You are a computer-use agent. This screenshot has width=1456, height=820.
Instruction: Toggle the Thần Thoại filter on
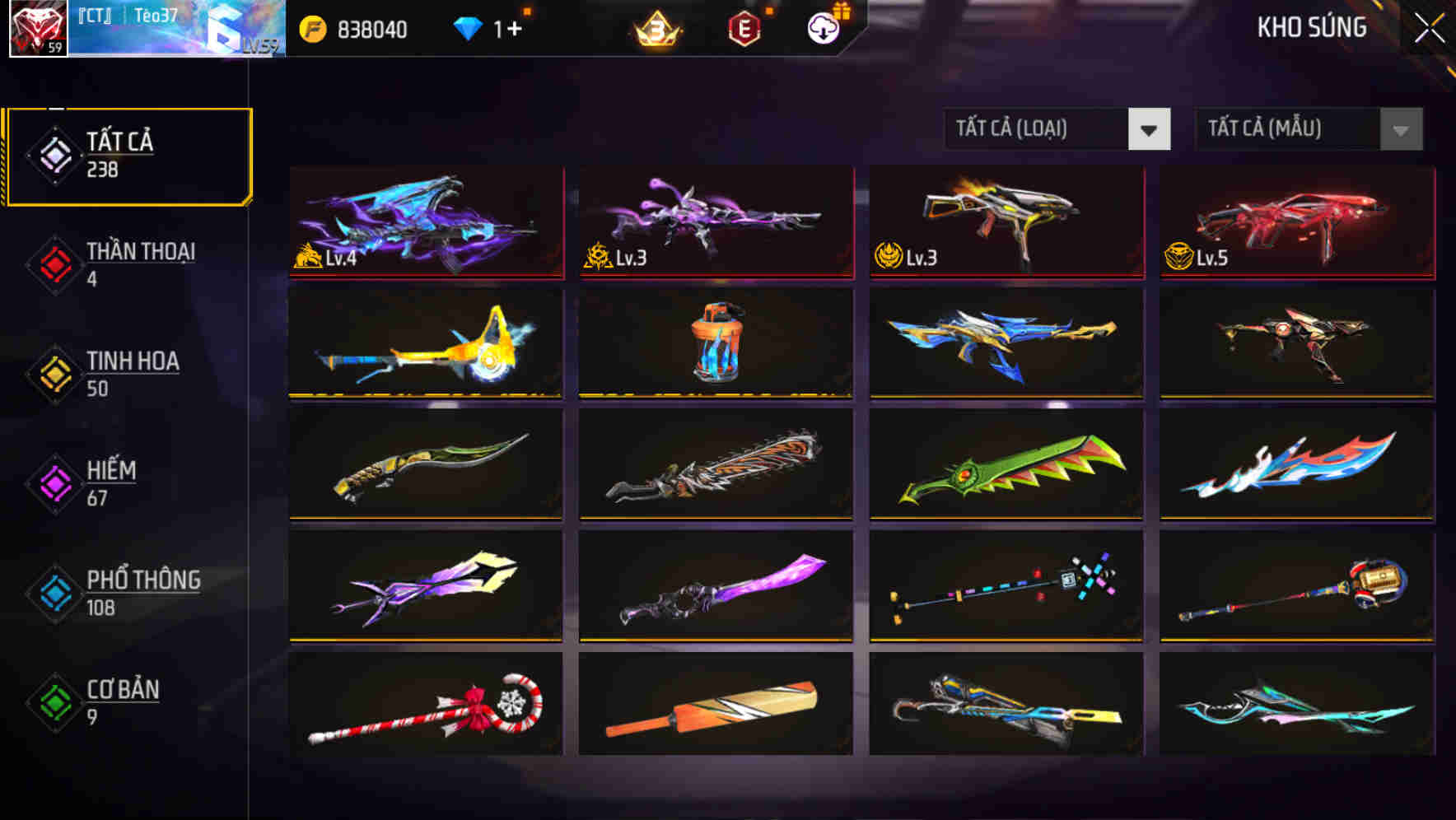(x=124, y=263)
